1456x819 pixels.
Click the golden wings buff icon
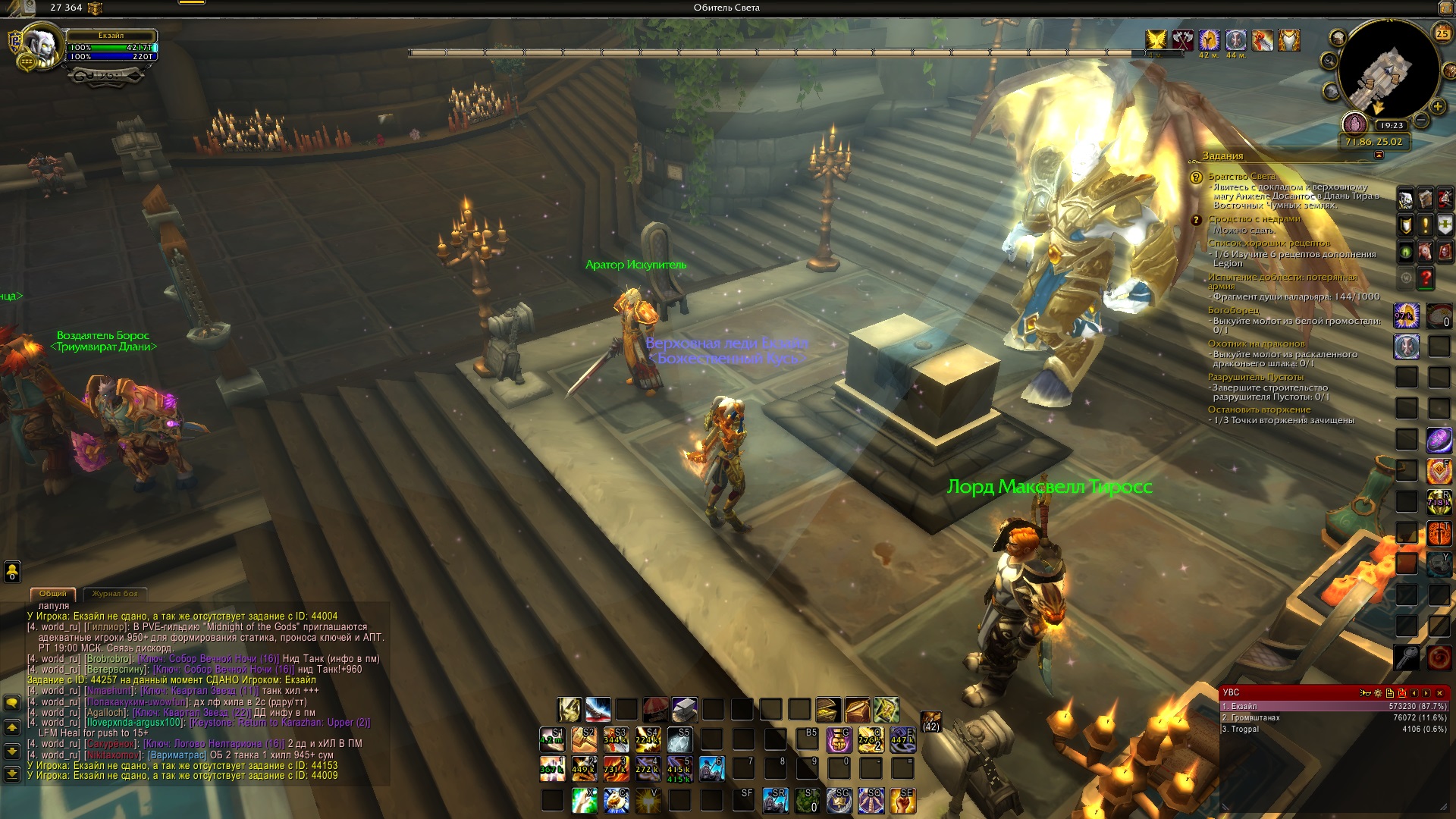tap(1156, 39)
